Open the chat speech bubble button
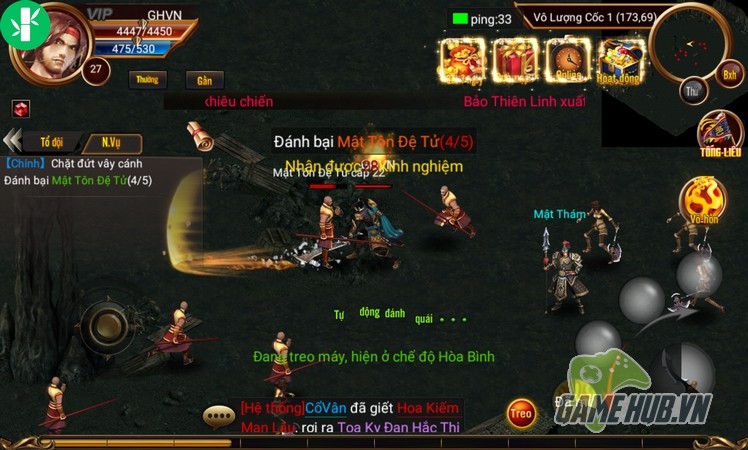This screenshot has height=450, width=748. (x=218, y=415)
